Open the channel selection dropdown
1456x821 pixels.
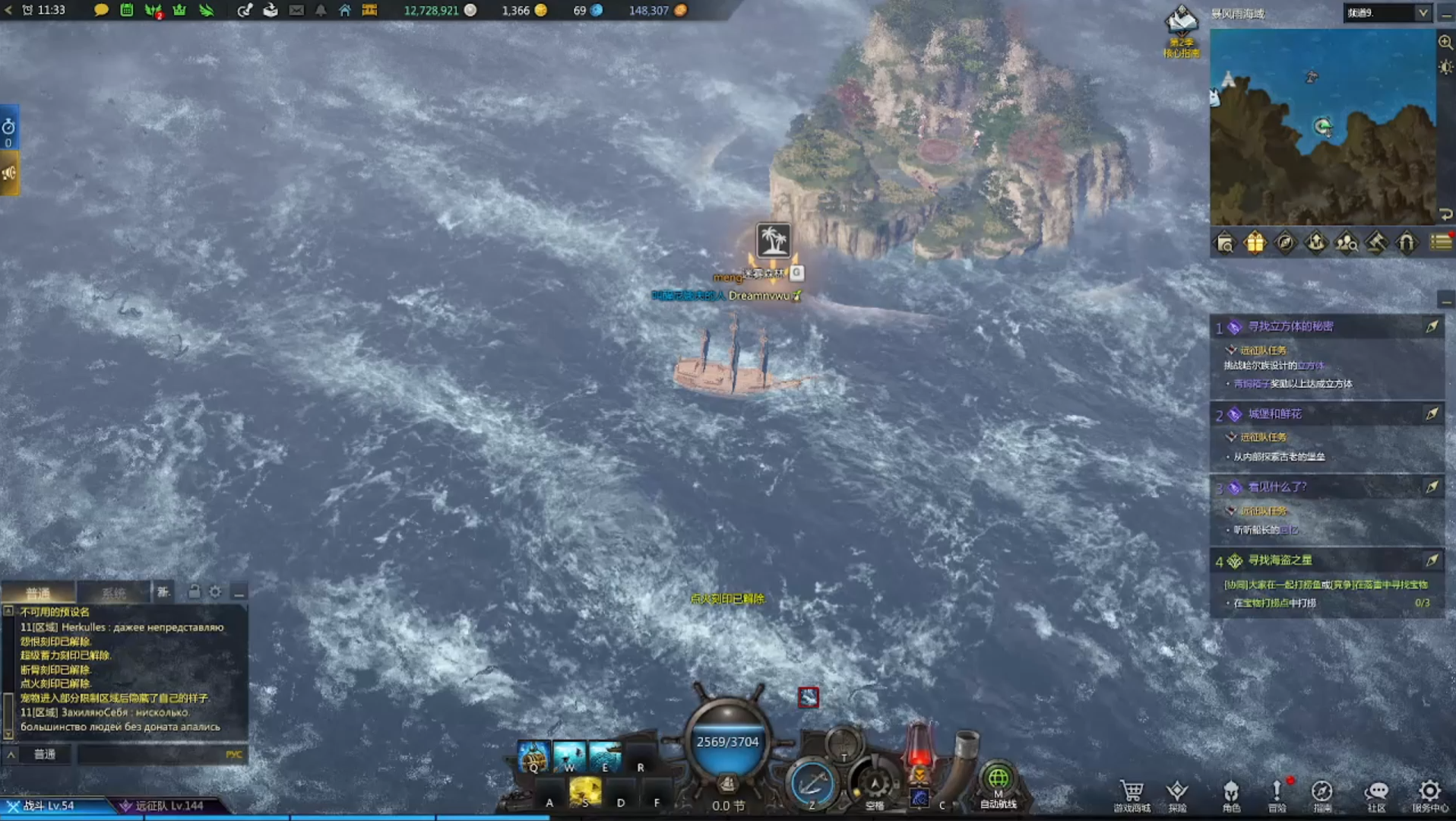(1388, 13)
